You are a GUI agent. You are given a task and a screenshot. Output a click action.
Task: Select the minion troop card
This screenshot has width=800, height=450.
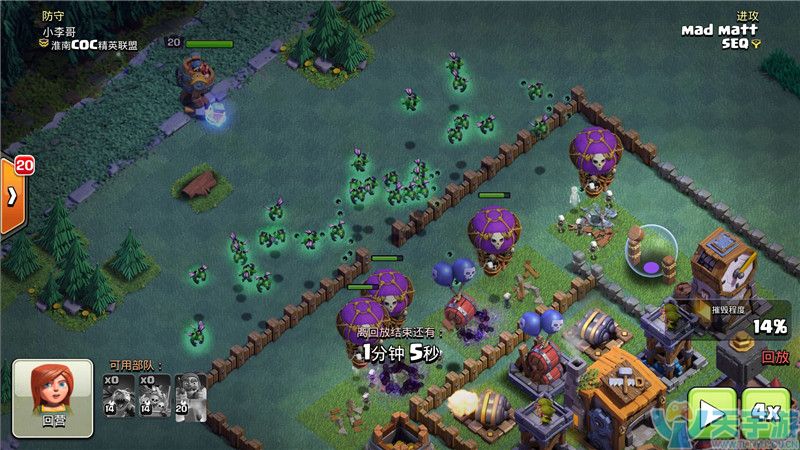click(119, 396)
